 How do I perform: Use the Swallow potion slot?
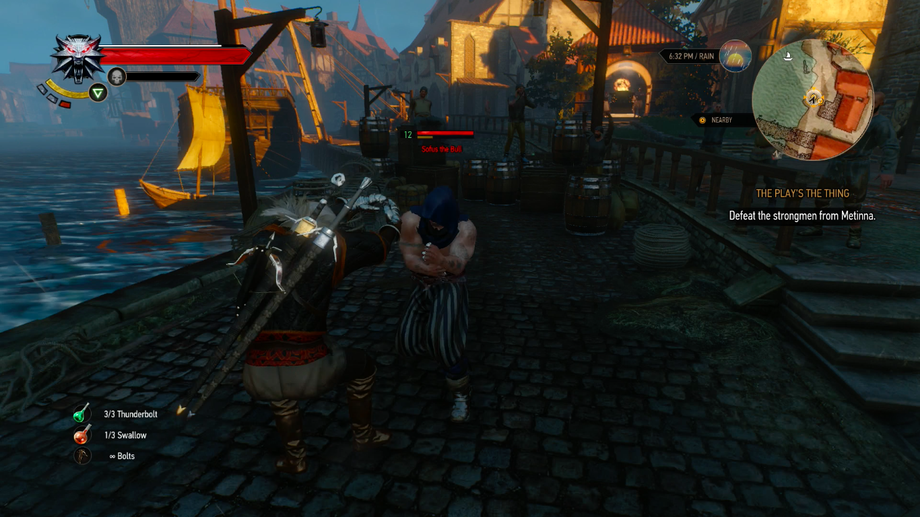tap(82, 435)
